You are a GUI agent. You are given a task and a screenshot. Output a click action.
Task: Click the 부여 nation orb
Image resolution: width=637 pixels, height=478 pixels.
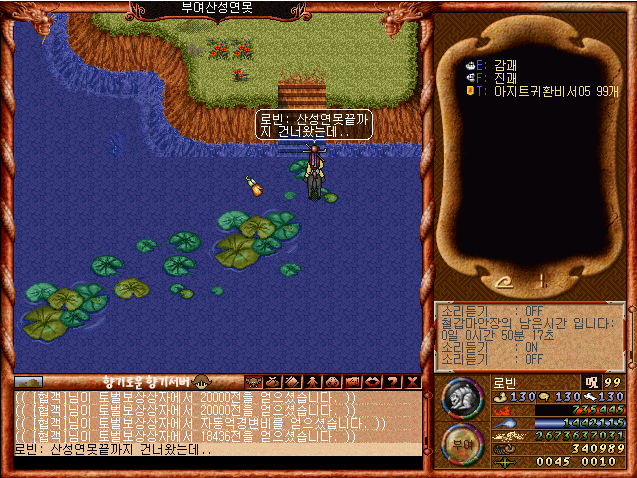pyautogui.click(x=462, y=444)
